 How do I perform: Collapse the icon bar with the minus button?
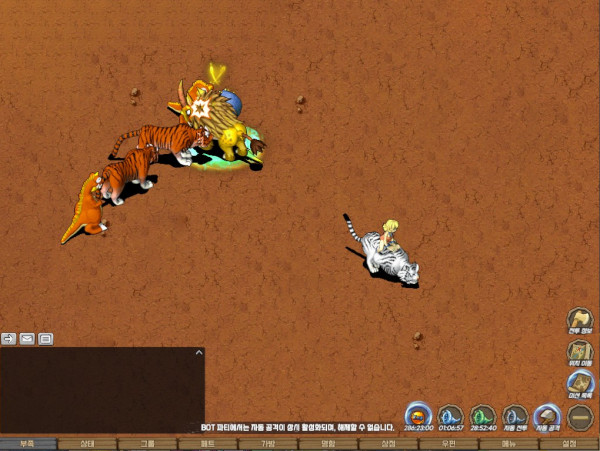(x=580, y=415)
